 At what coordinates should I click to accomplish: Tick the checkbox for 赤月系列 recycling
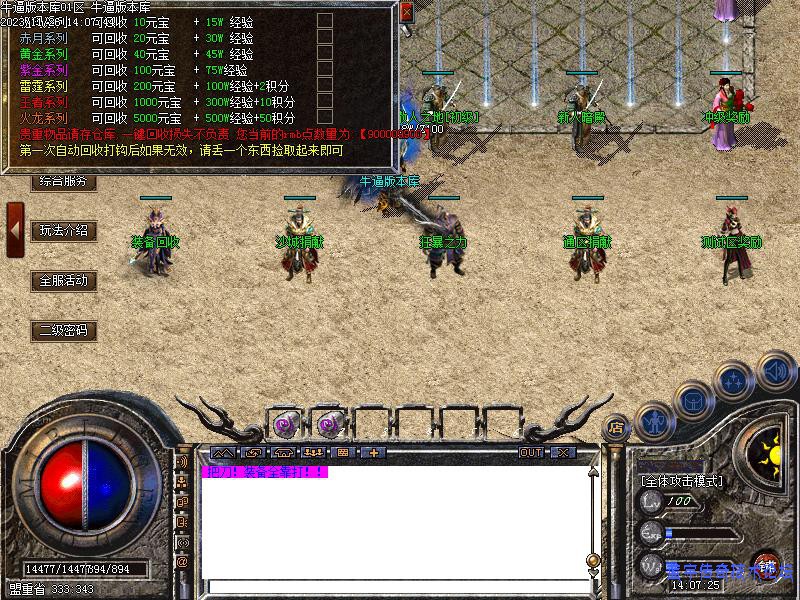tap(325, 38)
